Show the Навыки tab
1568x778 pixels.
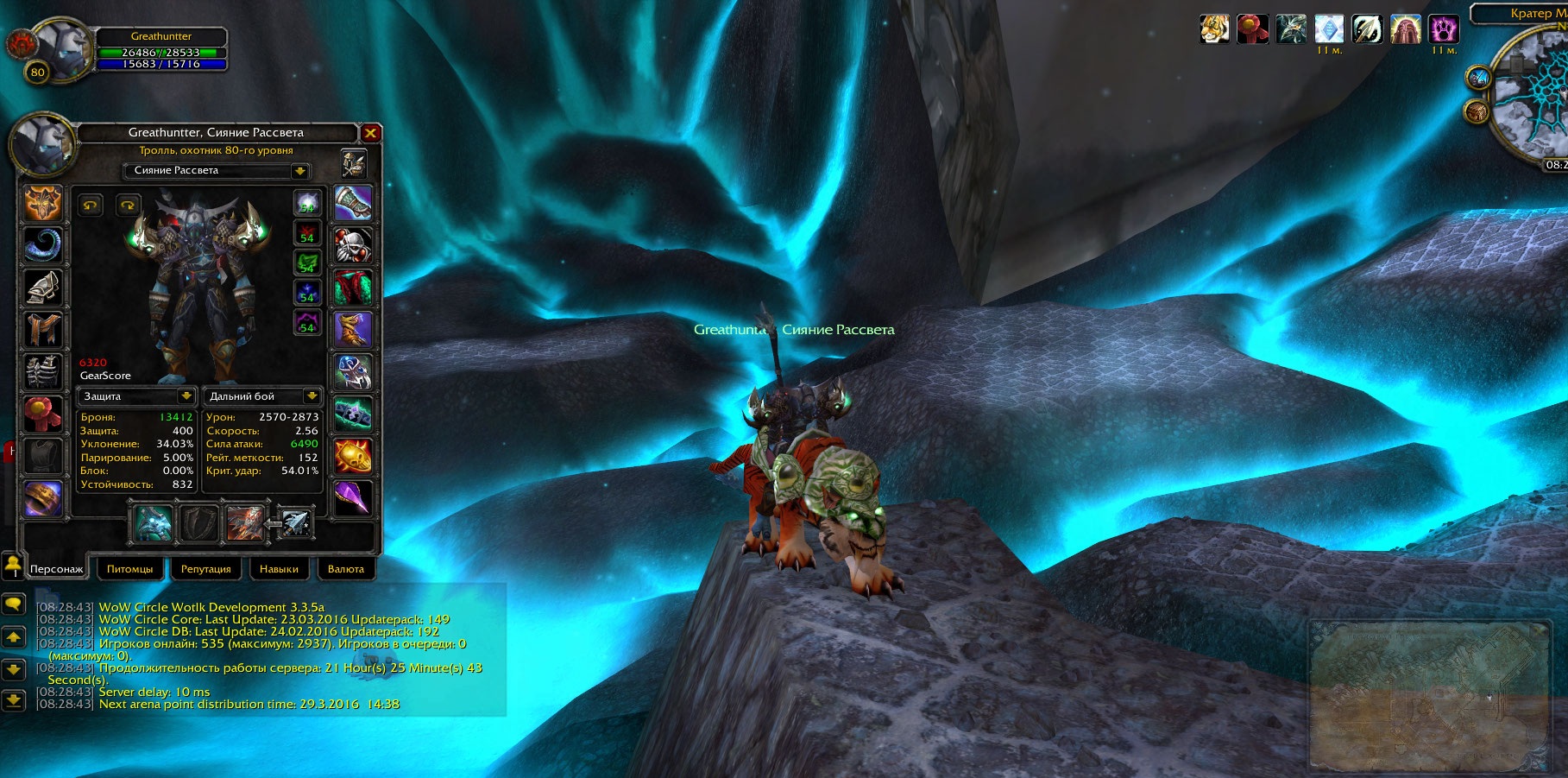click(x=279, y=569)
